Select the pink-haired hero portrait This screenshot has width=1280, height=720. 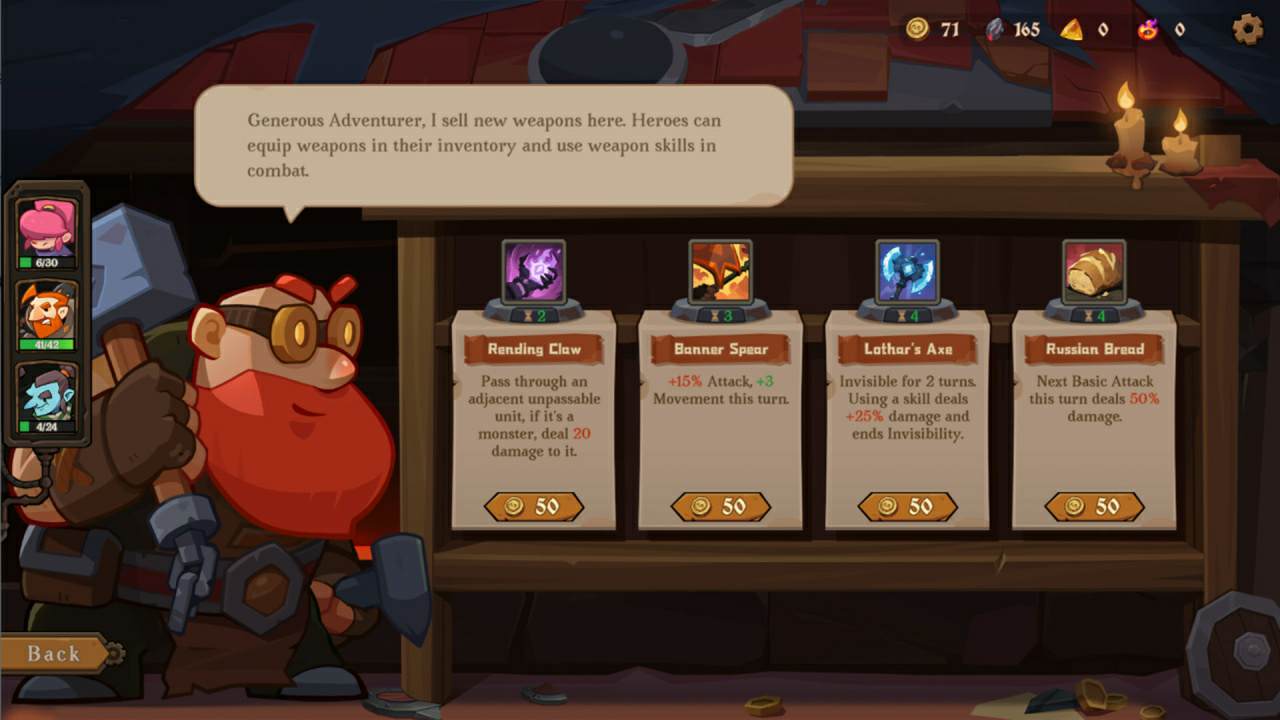click(x=47, y=230)
